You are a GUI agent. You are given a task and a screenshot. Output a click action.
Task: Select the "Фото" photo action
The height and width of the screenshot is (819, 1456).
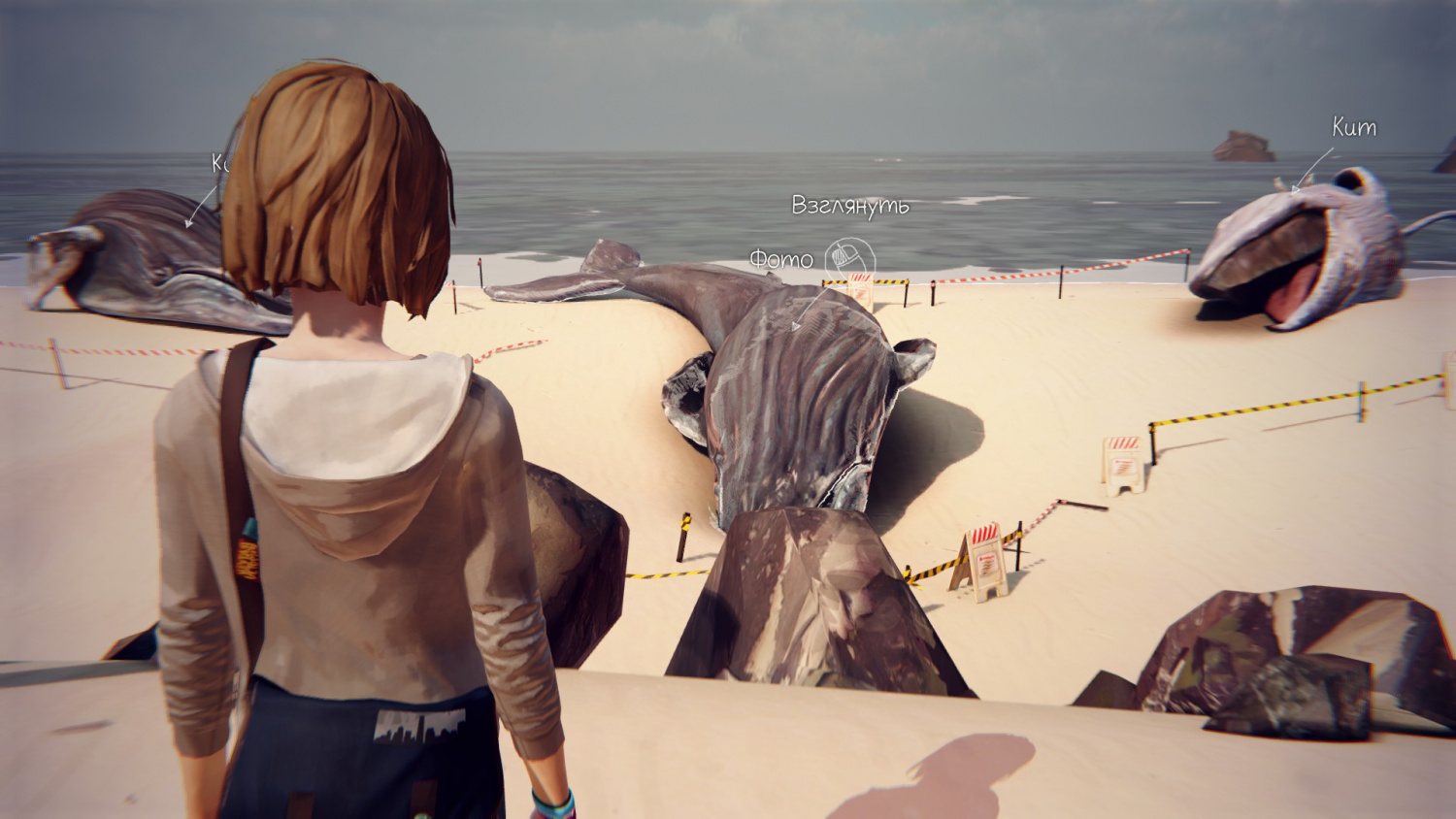coord(781,259)
